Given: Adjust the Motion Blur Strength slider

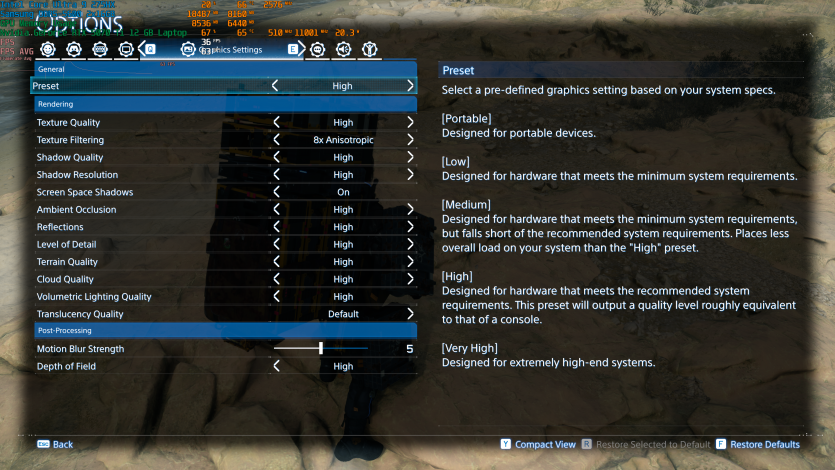Looking at the screenshot, I should tap(321, 349).
